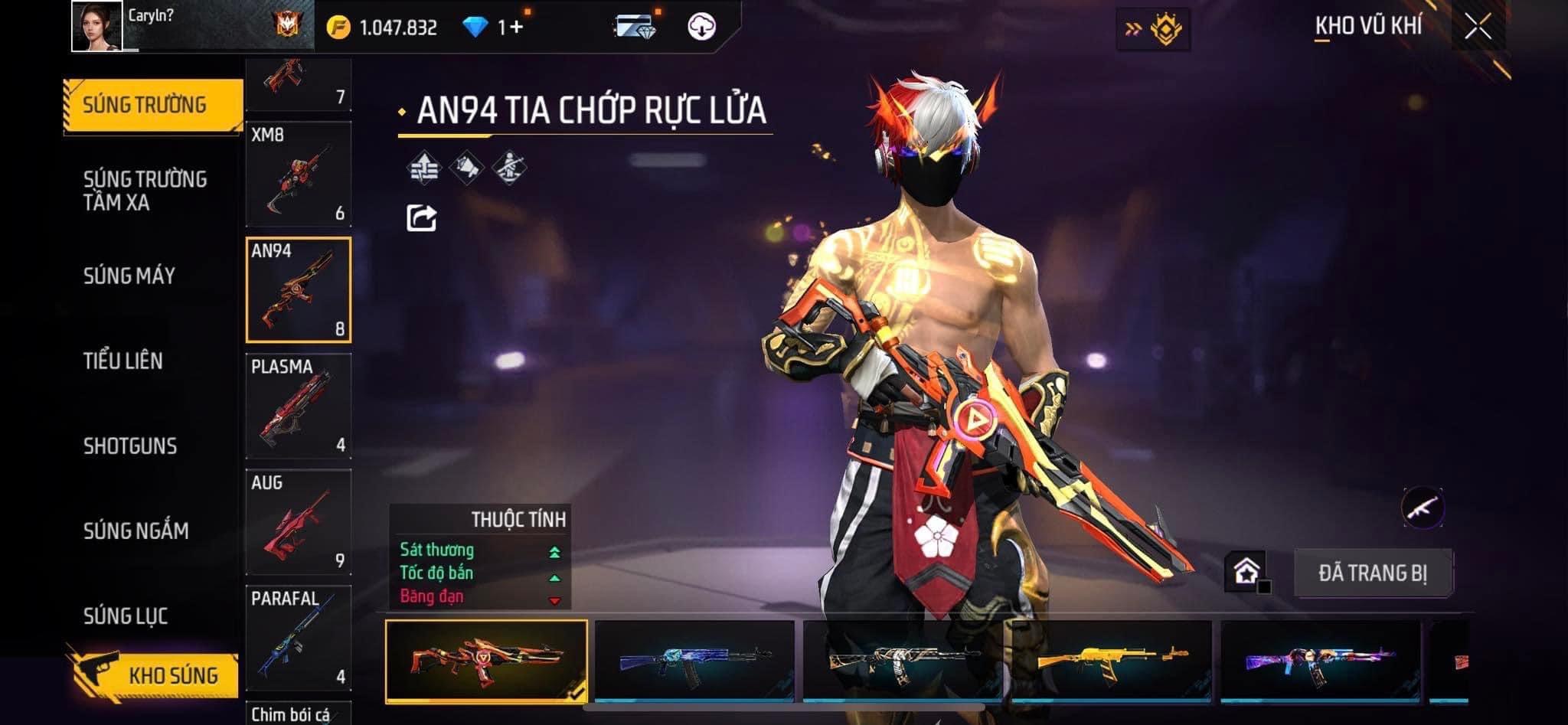Open the Súng Máy category
Viewport: 1568px width, 725px height.
(129, 276)
